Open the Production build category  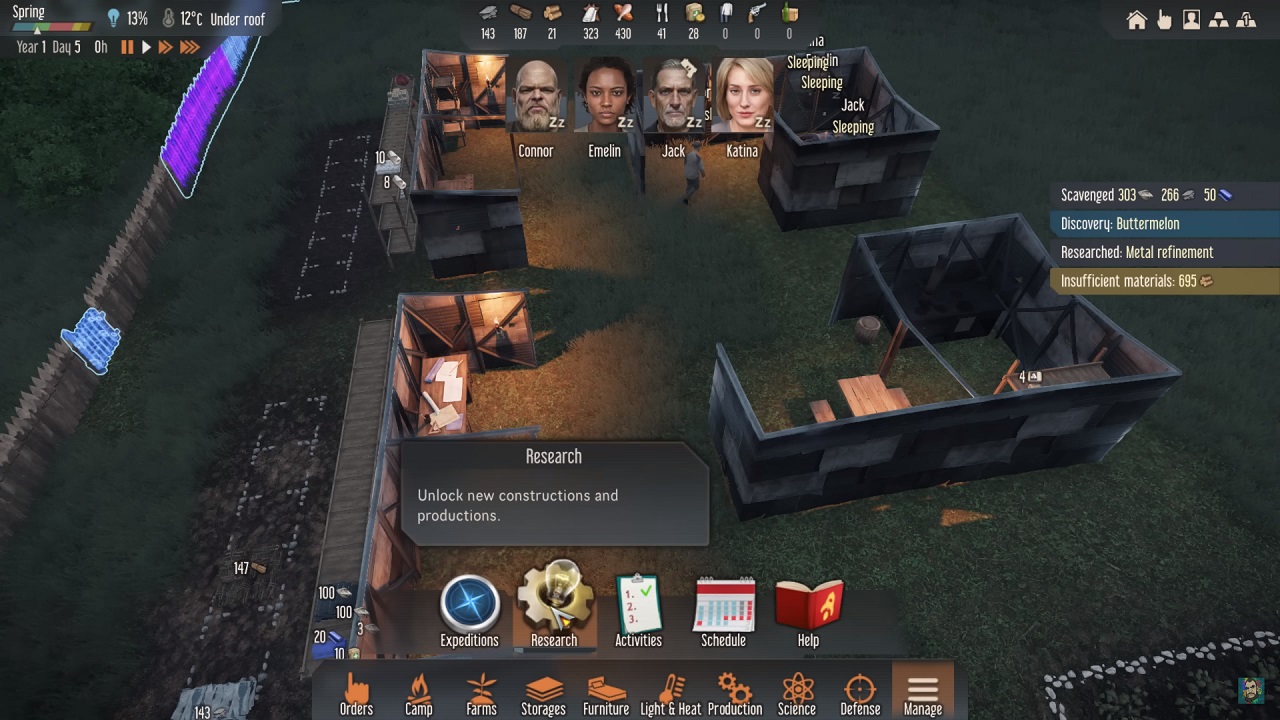pyautogui.click(x=735, y=693)
